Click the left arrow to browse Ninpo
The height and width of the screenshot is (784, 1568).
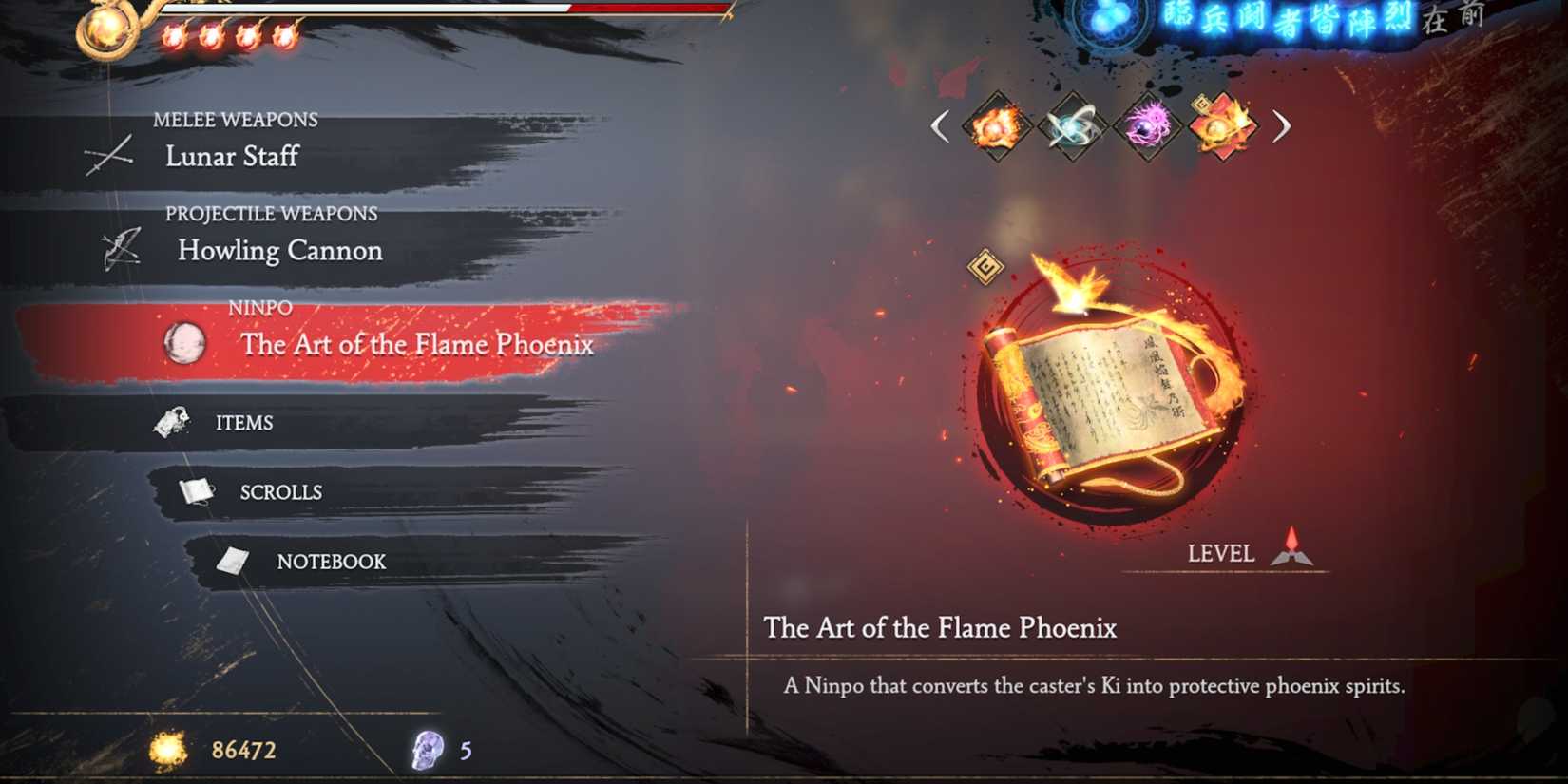[x=941, y=126]
